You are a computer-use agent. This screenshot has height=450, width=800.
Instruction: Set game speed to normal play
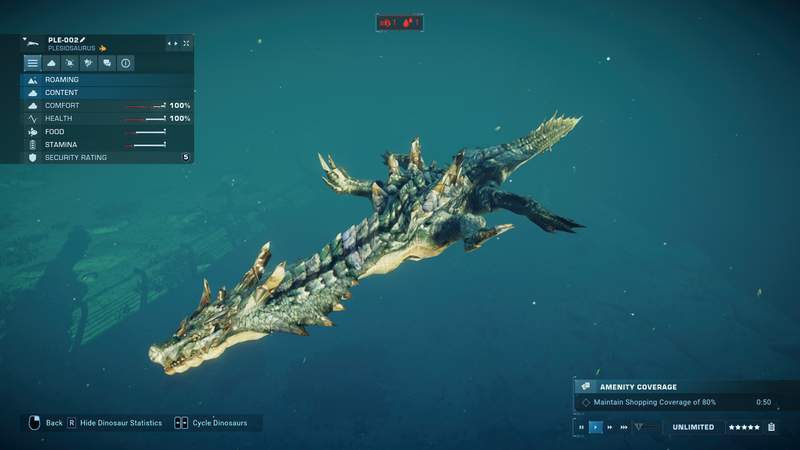click(596, 427)
